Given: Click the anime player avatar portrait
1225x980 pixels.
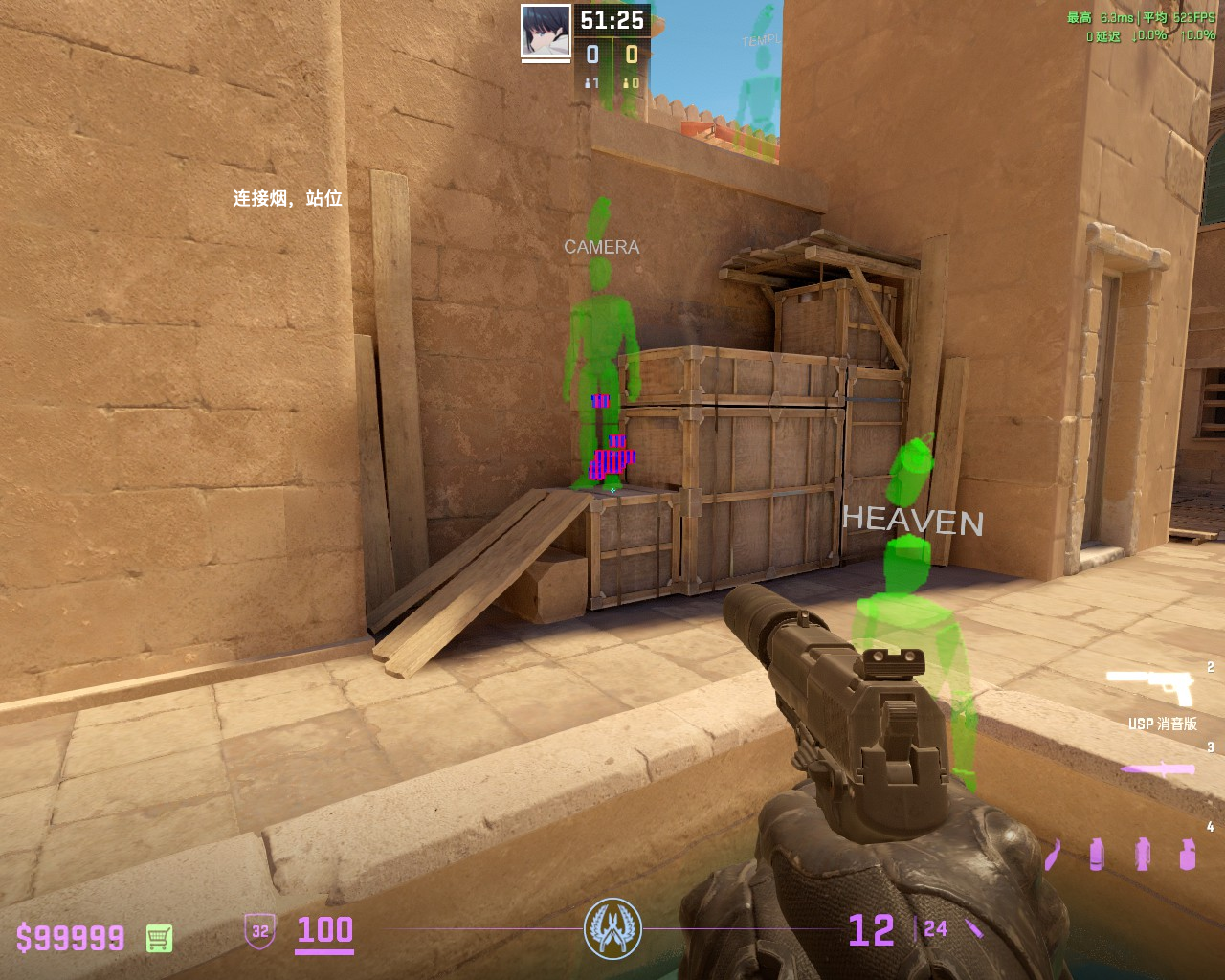Looking at the screenshot, I should [546, 31].
